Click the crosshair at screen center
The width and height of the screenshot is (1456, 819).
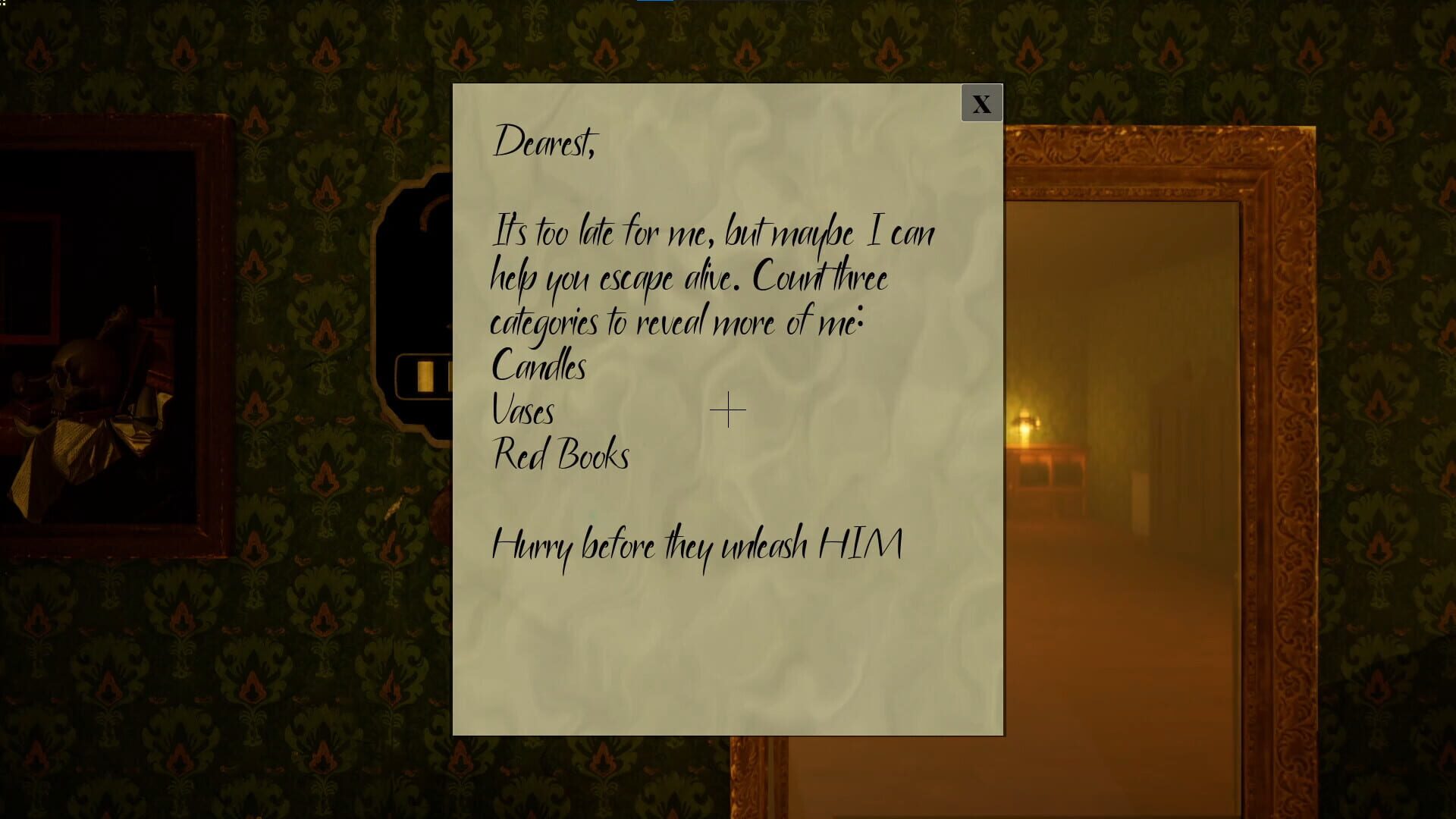[x=727, y=409]
